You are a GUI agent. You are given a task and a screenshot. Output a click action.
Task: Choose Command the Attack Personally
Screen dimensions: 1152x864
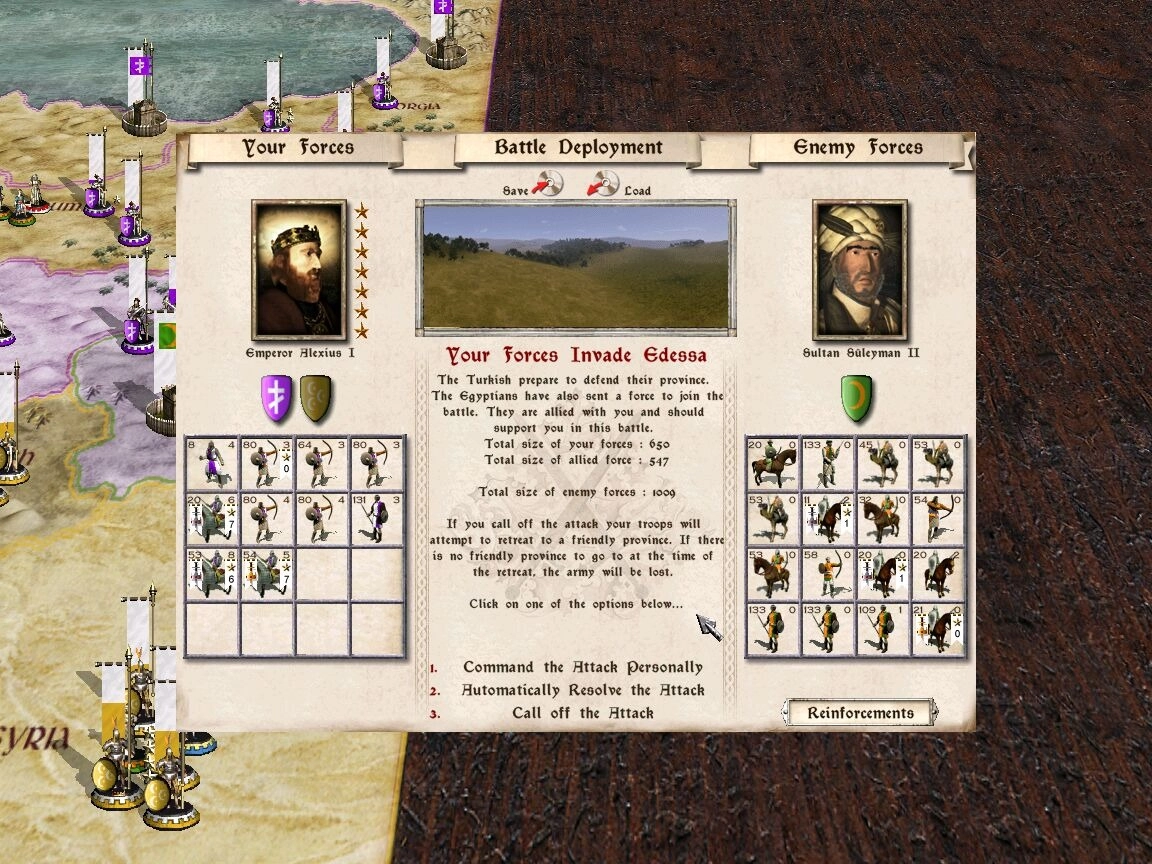[583, 667]
